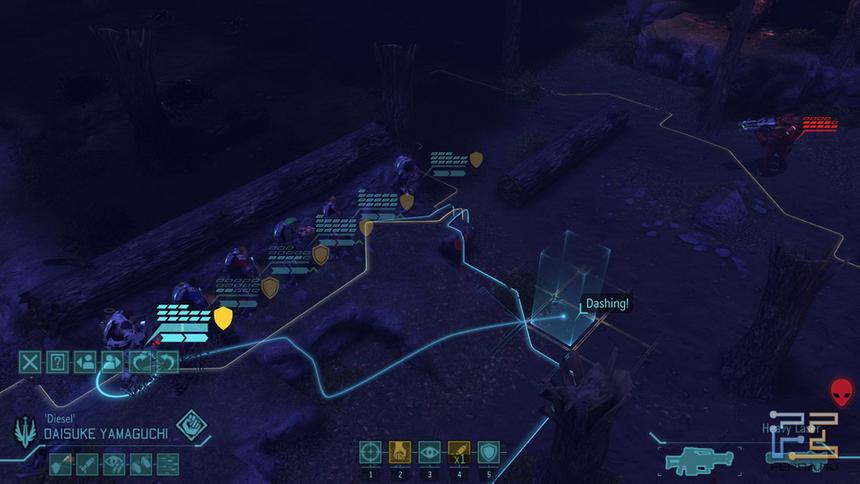860x484 pixels.
Task: Click the eye perk icon under soldier name
Action: (x=115, y=463)
